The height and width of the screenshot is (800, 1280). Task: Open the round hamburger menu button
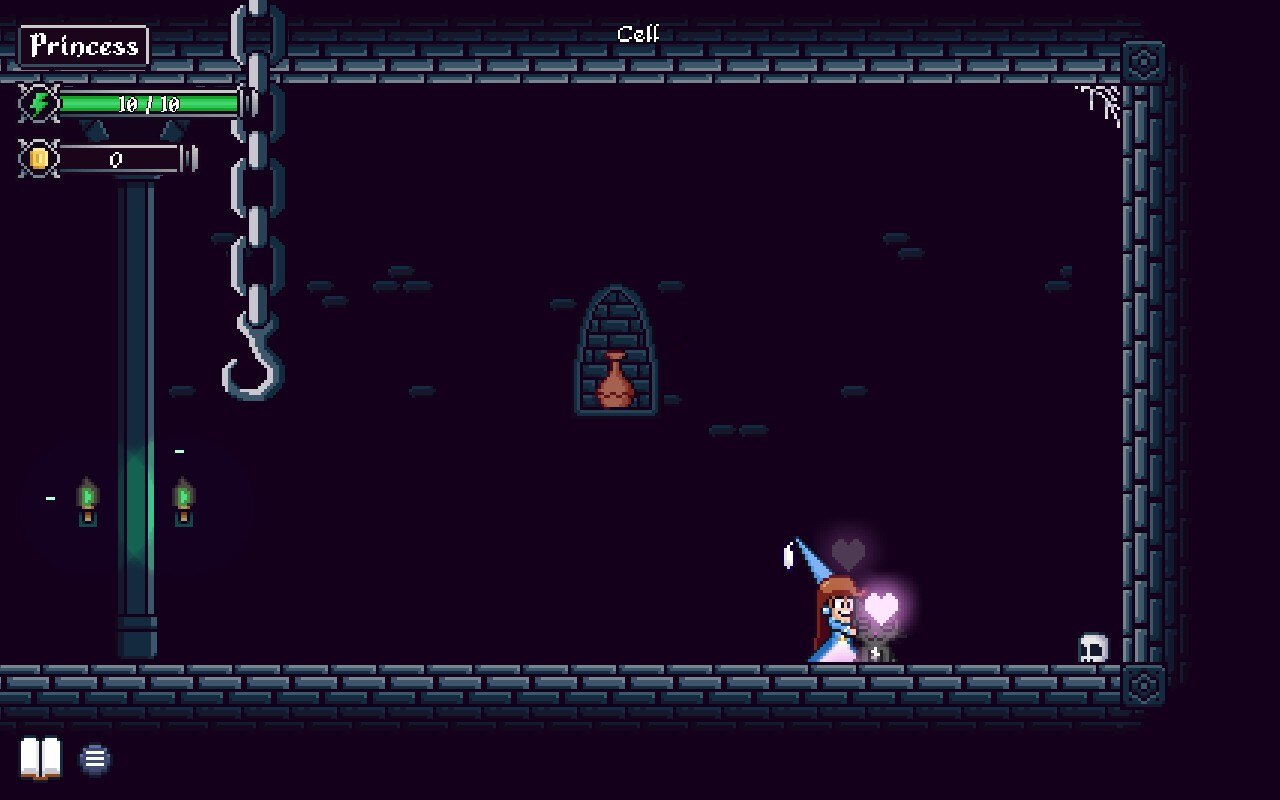point(95,759)
